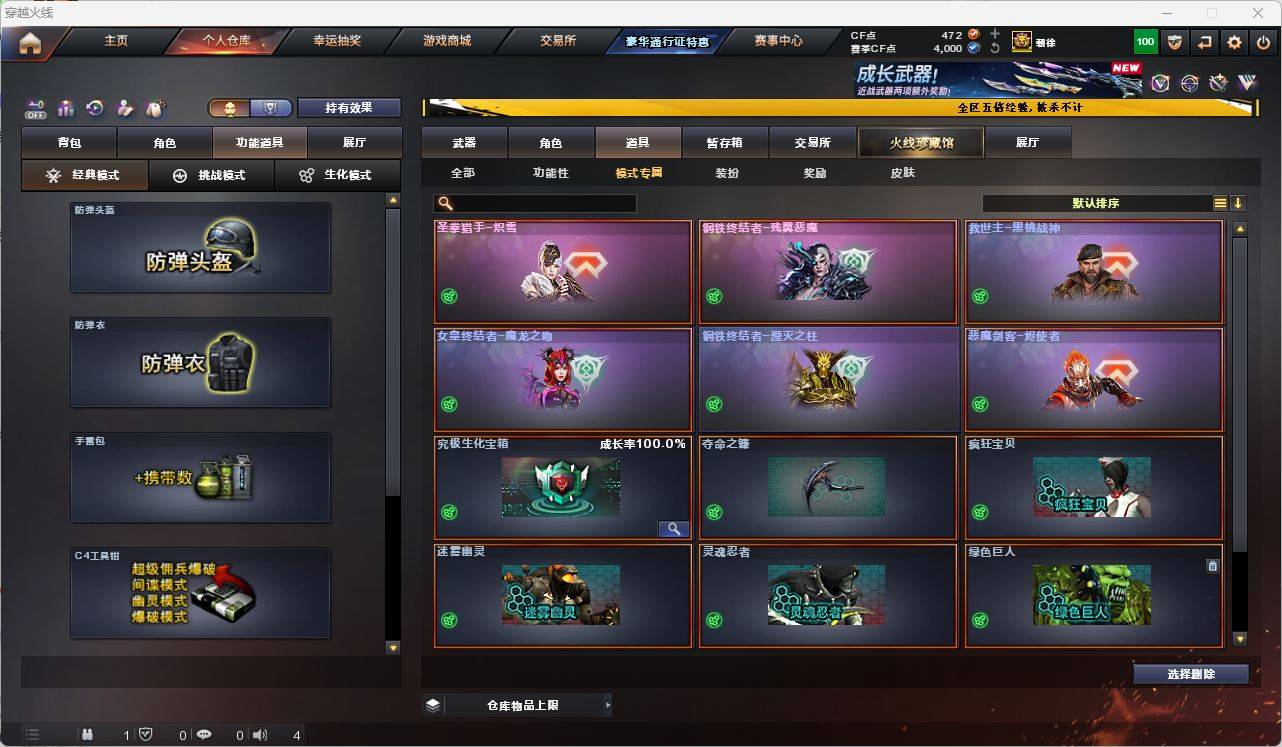Click the 选择删除 button at the bottom right
Screen dimensions: 1282x747
pos(1190,673)
